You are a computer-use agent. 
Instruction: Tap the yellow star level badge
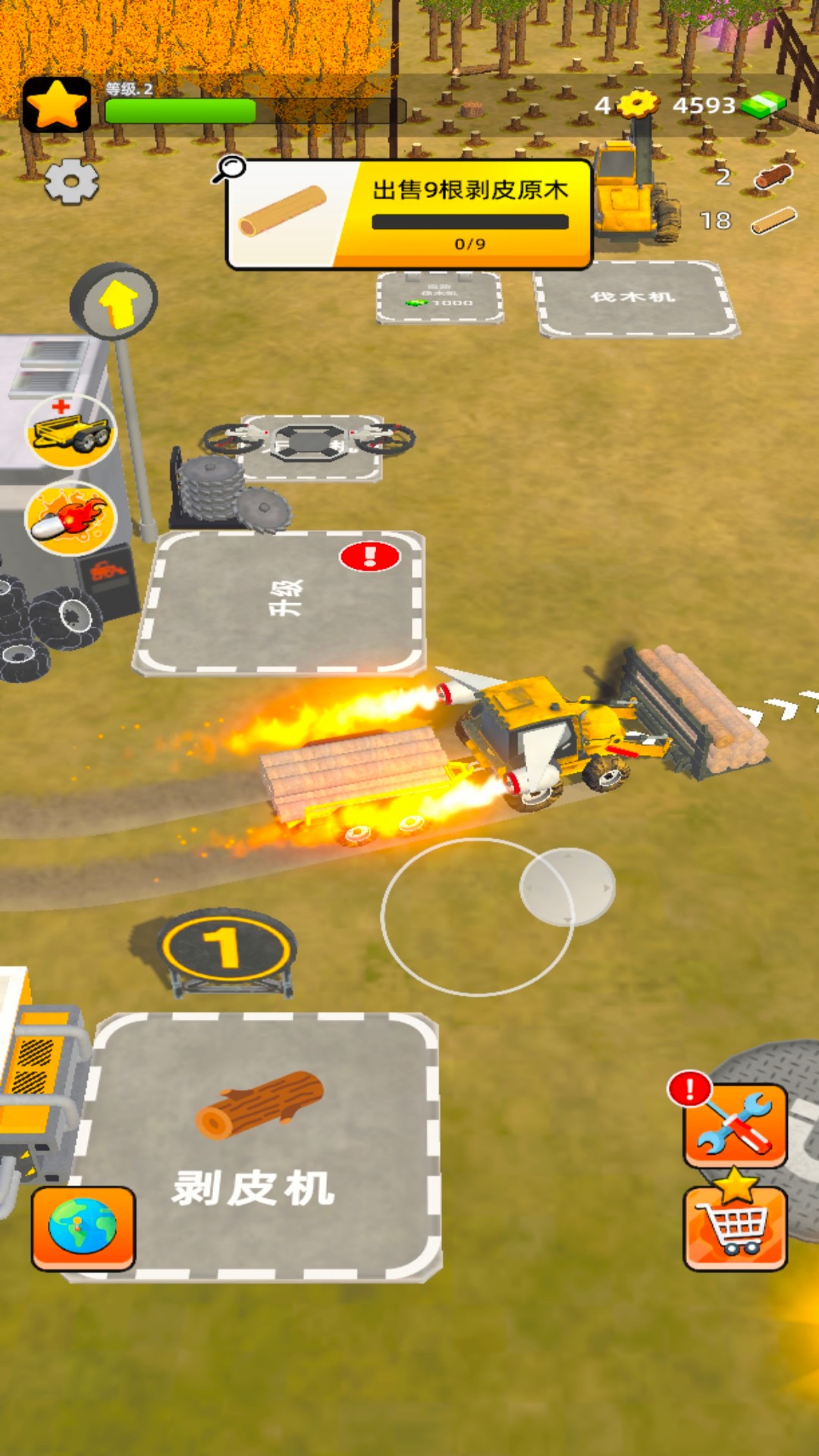click(57, 105)
